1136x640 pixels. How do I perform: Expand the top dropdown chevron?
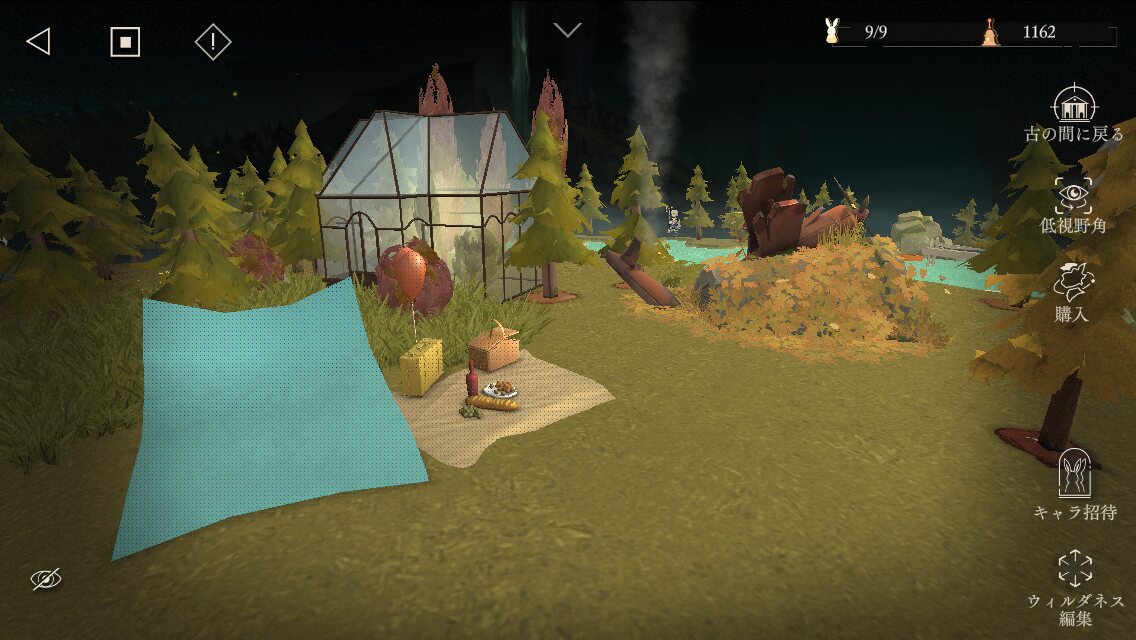tap(568, 30)
